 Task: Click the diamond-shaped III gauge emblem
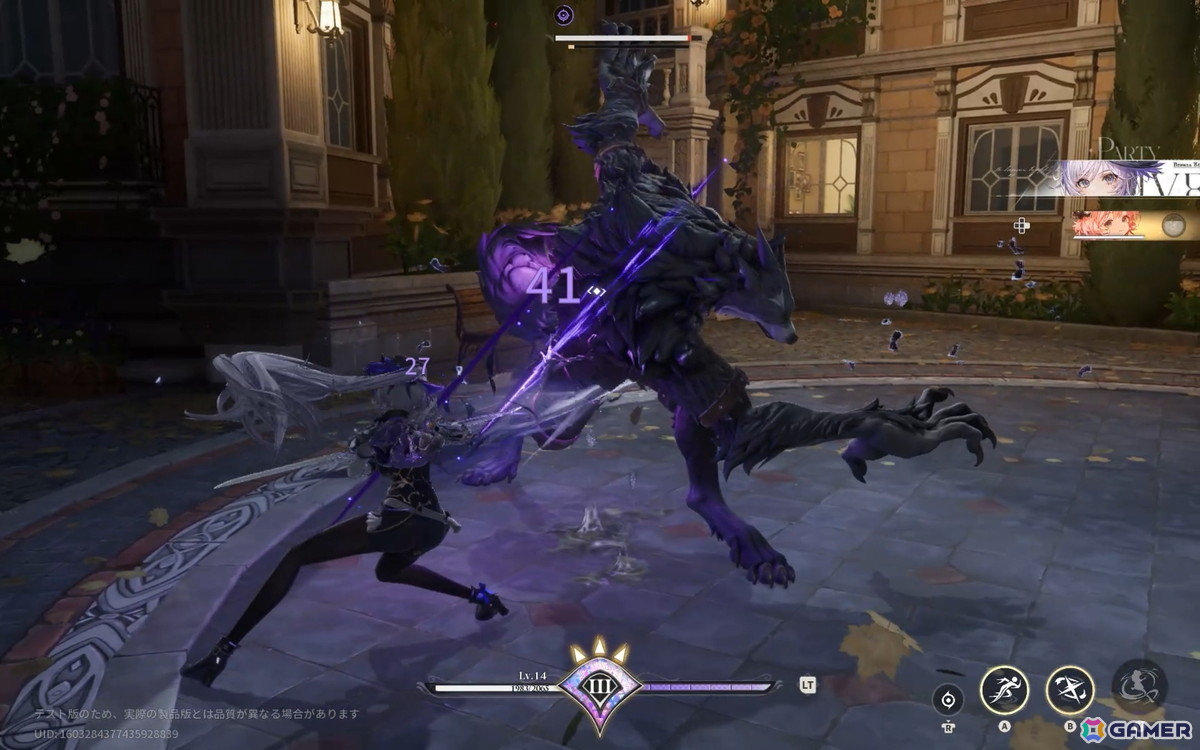coord(600,686)
